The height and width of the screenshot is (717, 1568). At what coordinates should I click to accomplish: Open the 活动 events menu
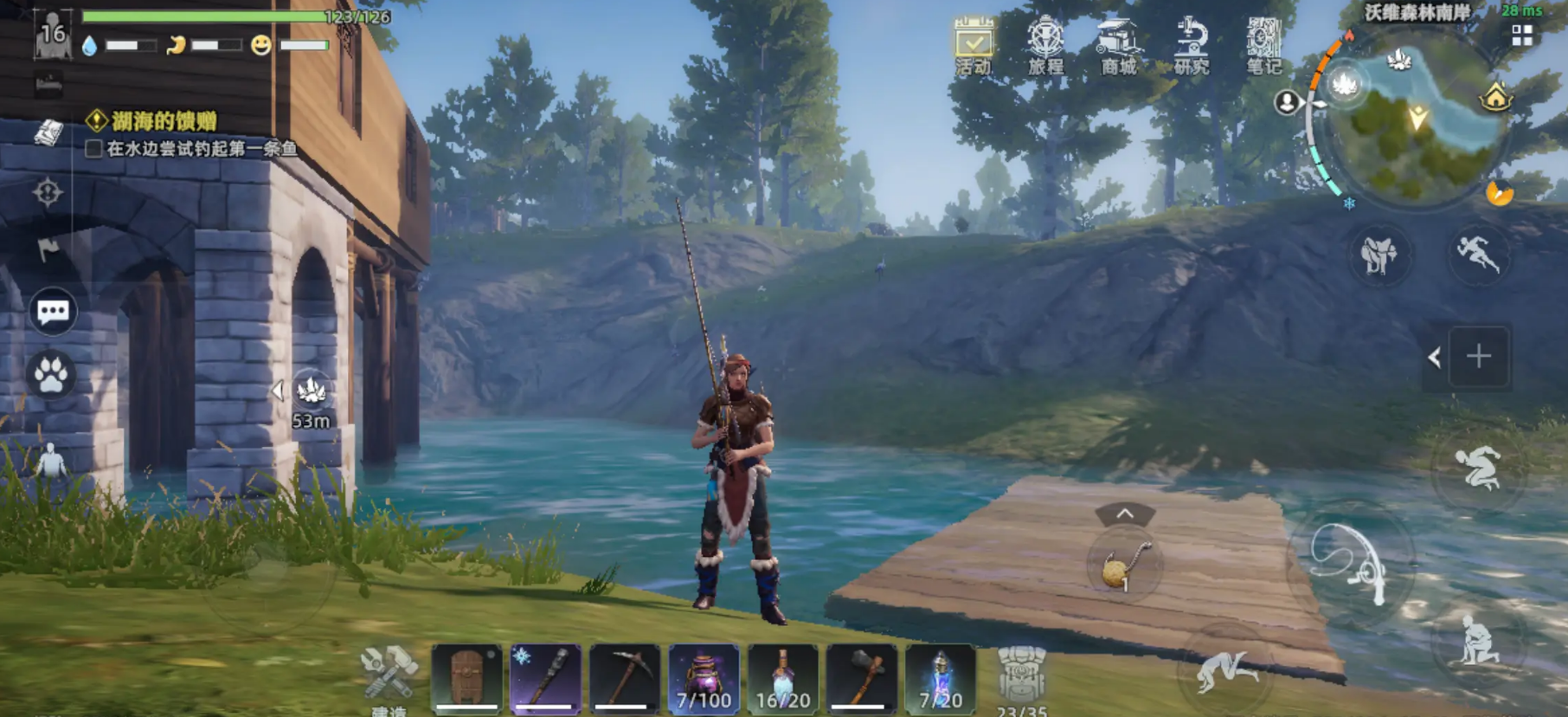coord(974,43)
